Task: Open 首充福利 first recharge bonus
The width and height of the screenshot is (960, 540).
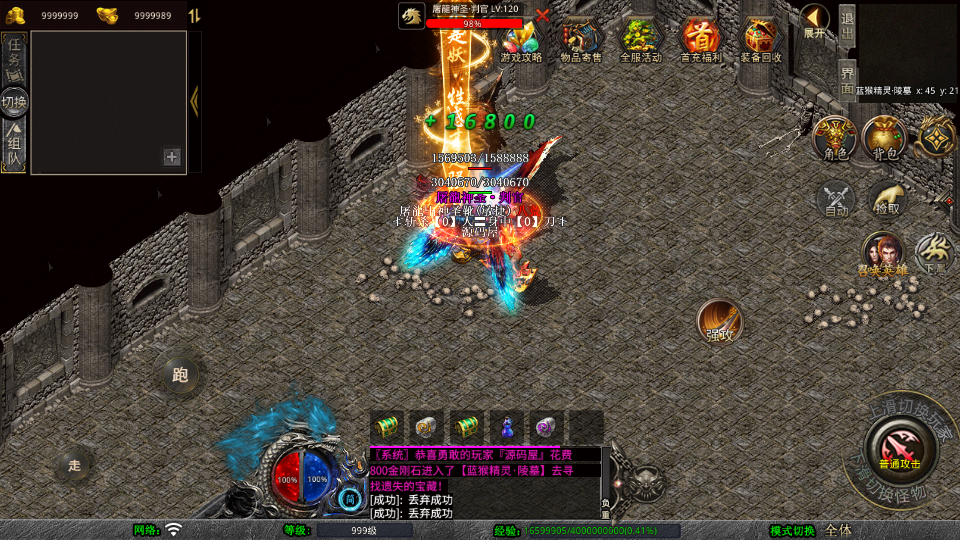Action: pos(700,41)
